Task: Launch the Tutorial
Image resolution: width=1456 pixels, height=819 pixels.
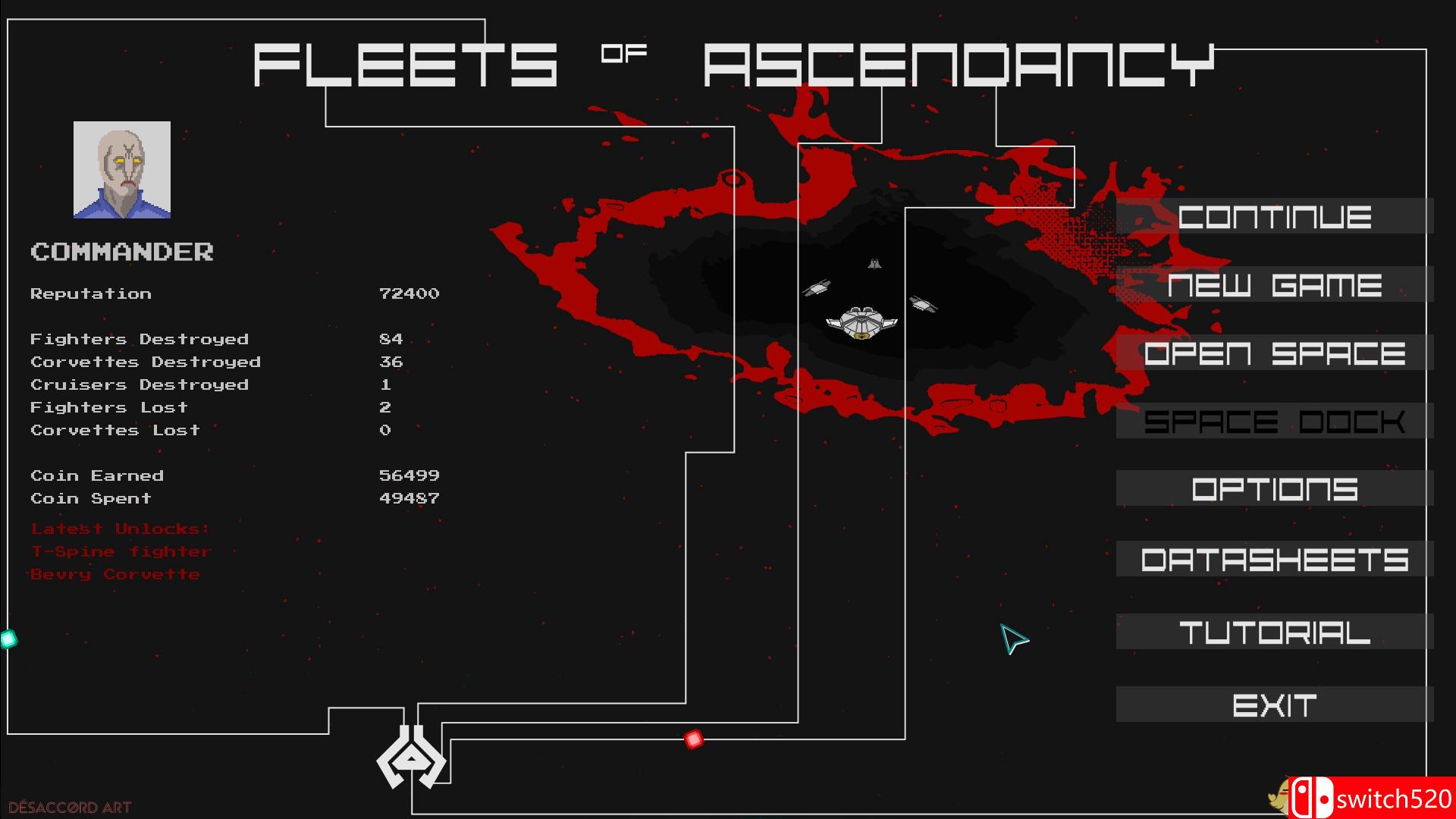Action: pyautogui.click(x=1274, y=631)
